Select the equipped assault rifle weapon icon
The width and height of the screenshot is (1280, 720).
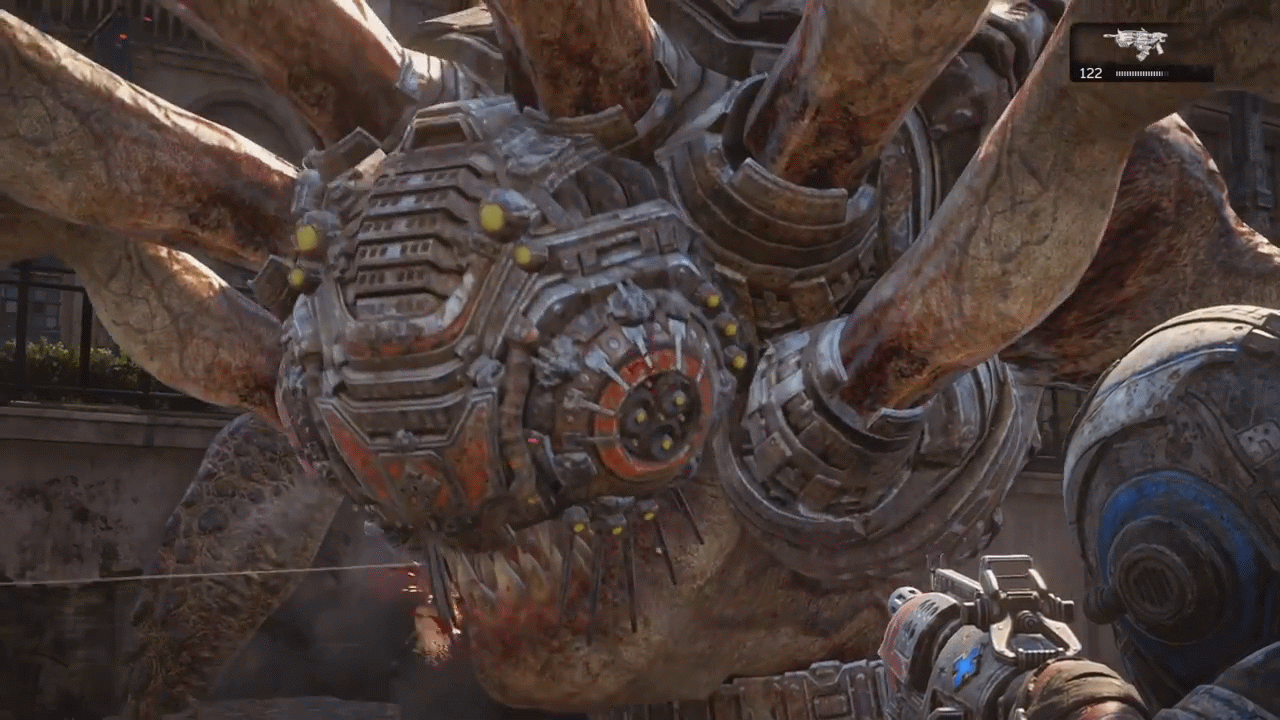[1135, 43]
